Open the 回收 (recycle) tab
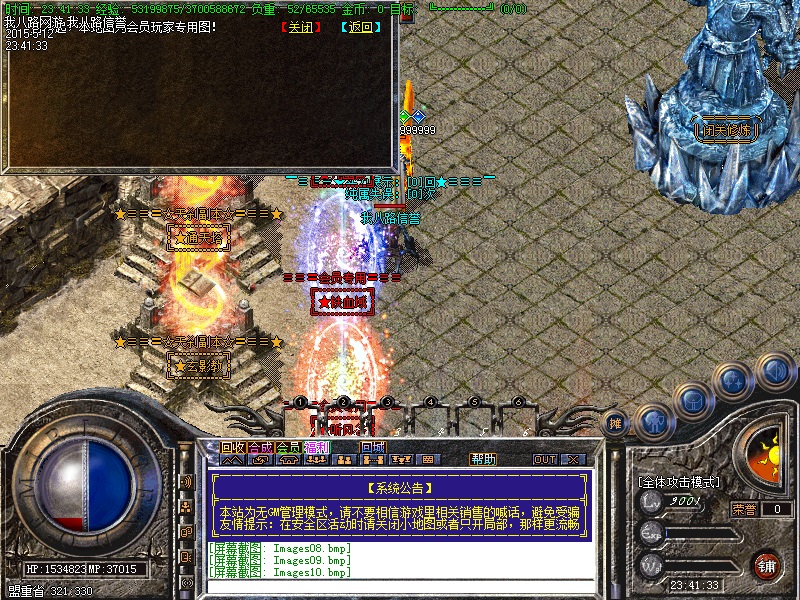The width and height of the screenshot is (800, 600). point(233,447)
